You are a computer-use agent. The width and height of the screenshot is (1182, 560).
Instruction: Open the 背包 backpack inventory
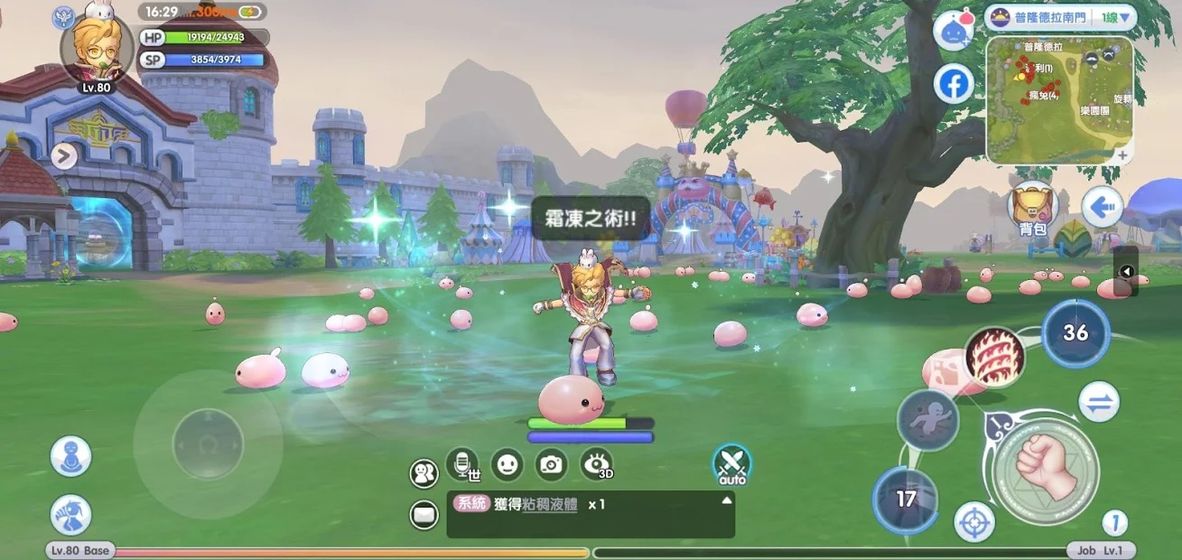1032,209
